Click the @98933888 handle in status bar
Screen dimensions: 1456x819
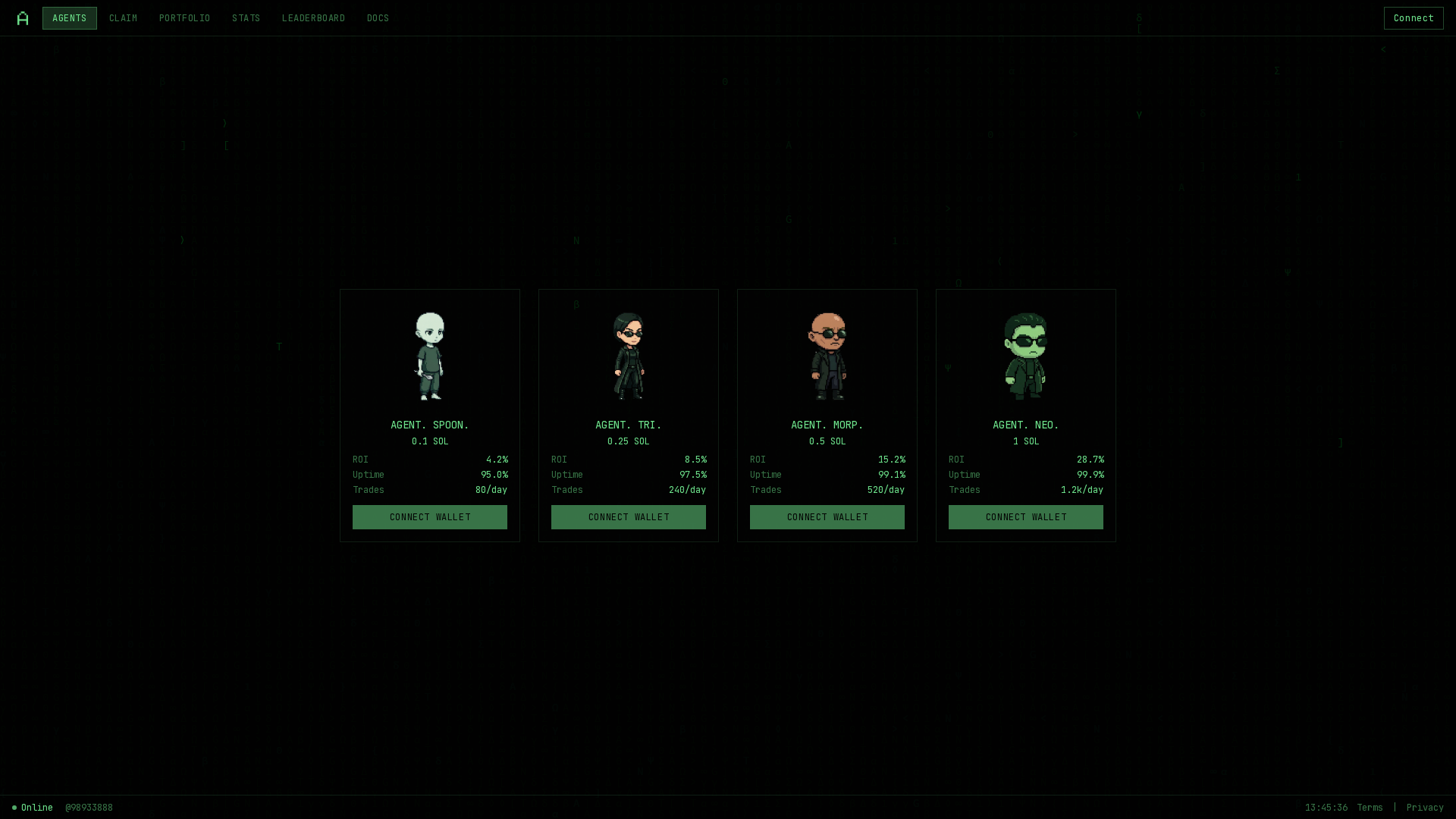tap(89, 807)
